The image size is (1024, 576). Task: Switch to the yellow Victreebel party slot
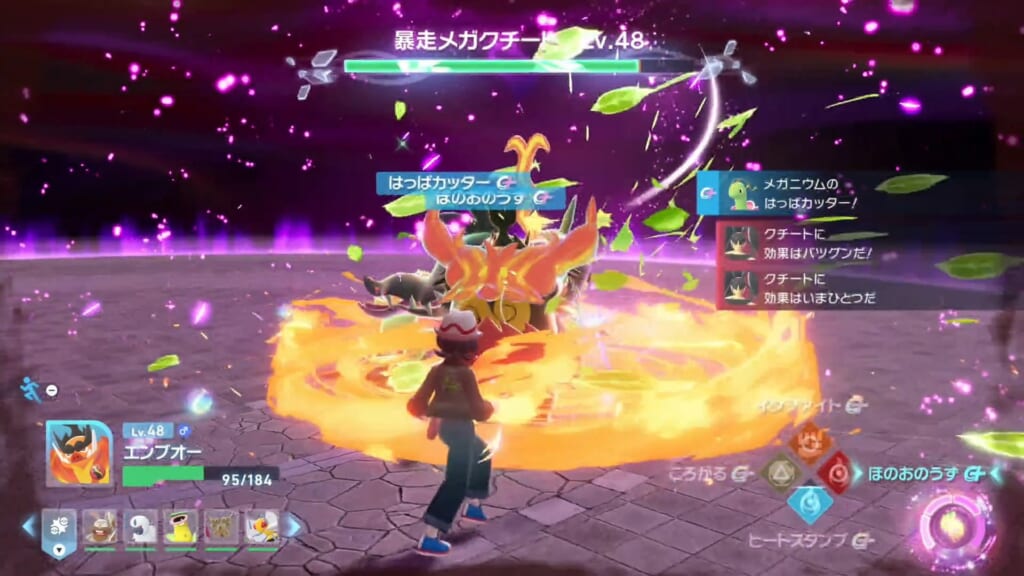[x=180, y=526]
